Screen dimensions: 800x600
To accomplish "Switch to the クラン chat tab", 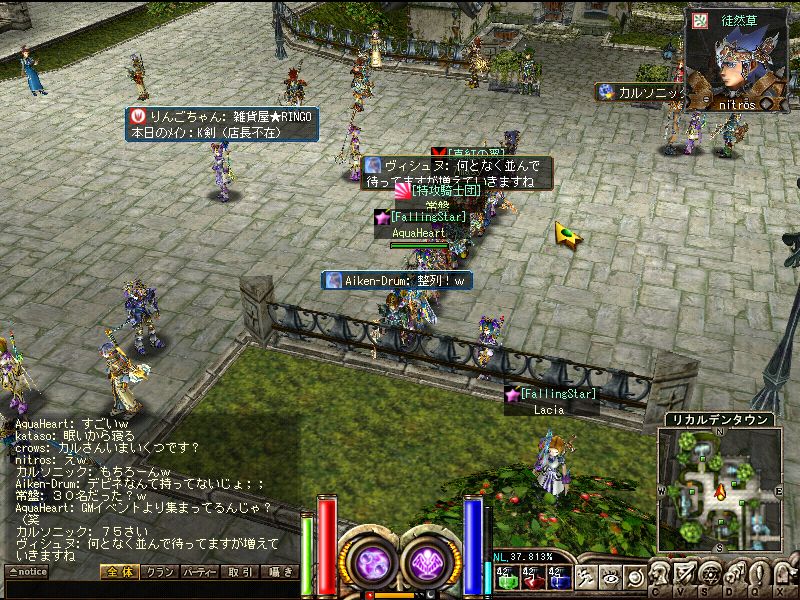I will [x=158, y=572].
